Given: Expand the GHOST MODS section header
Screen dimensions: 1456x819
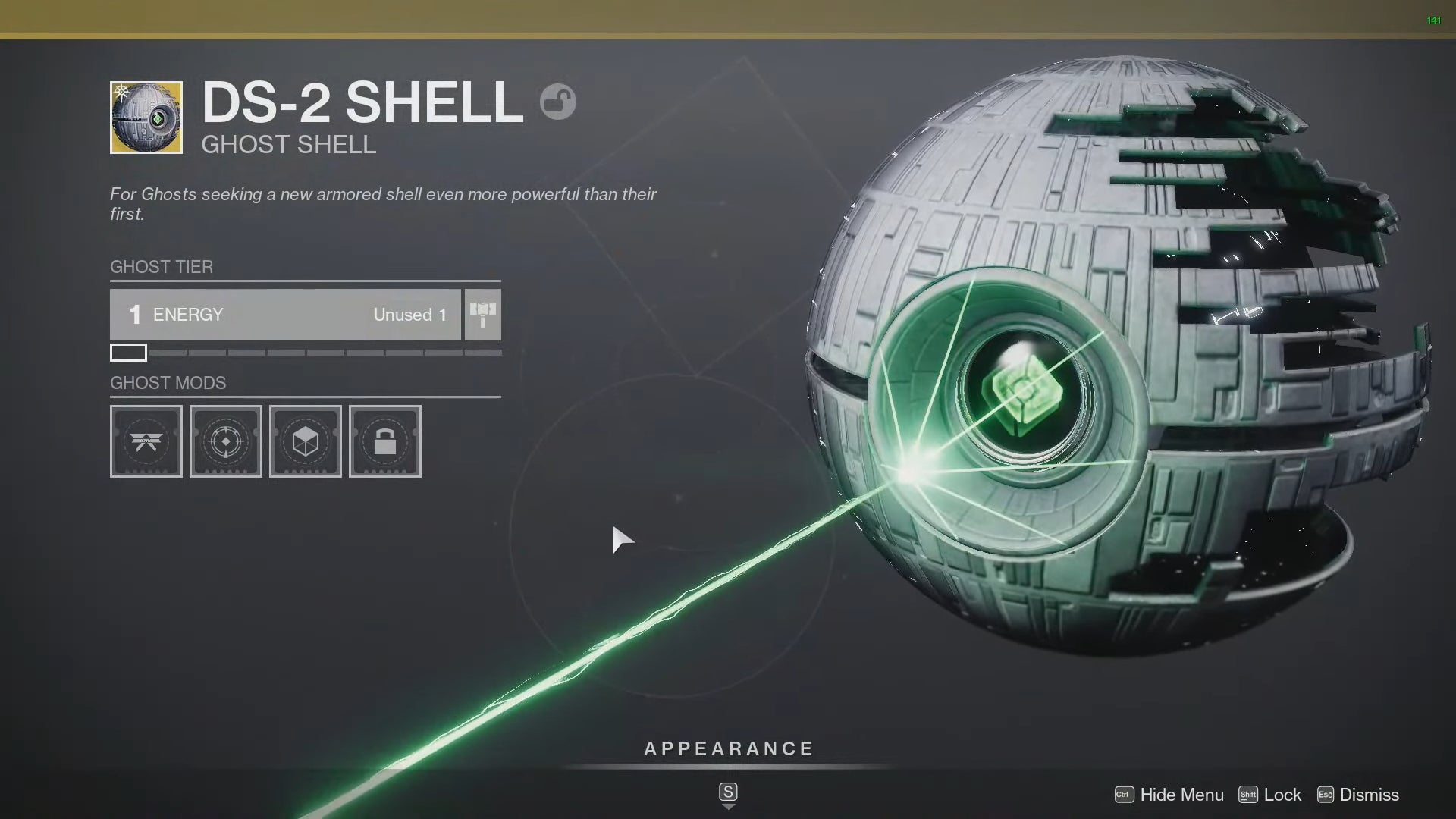Looking at the screenshot, I should [x=168, y=383].
